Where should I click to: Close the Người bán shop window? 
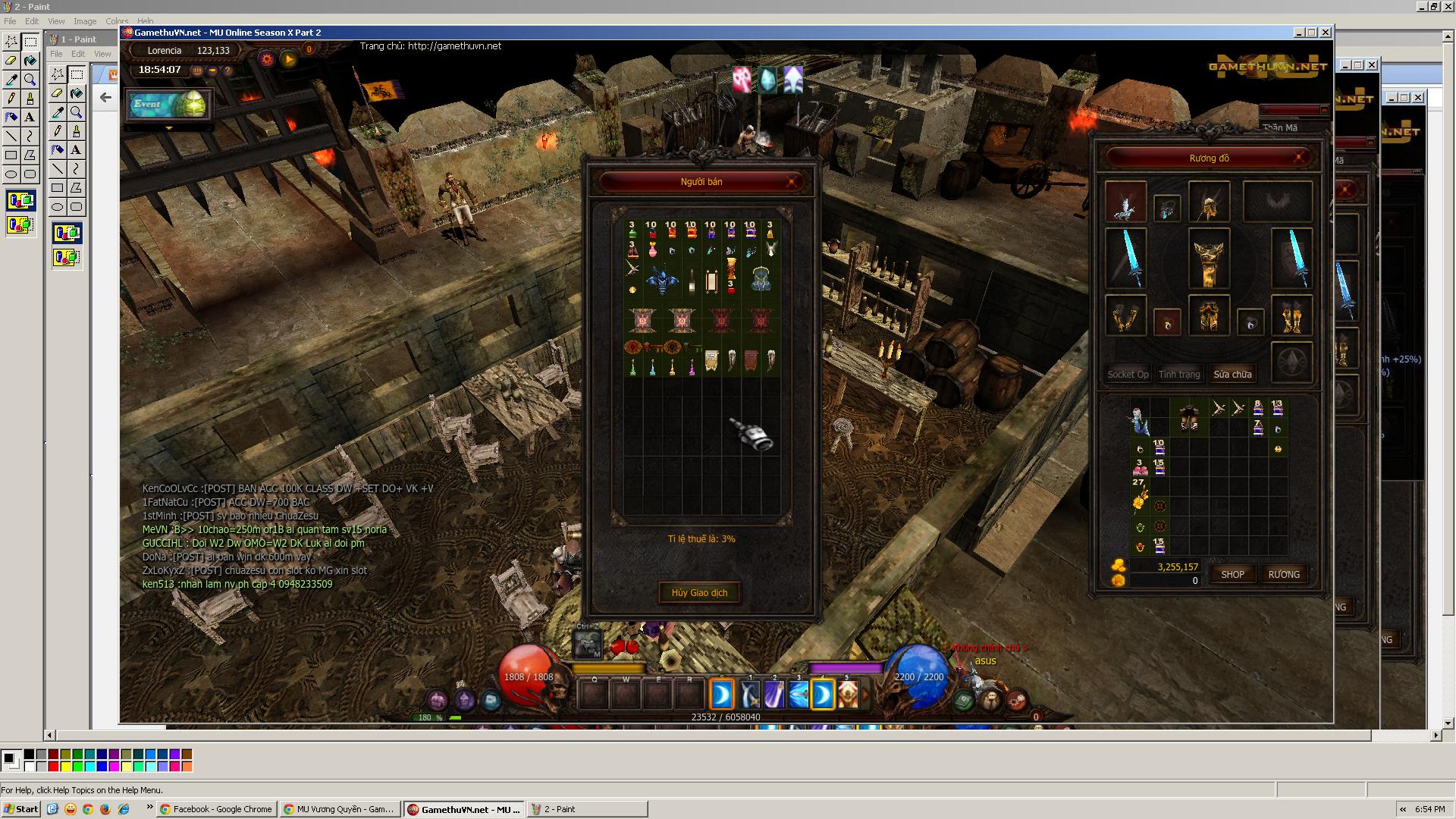(791, 182)
